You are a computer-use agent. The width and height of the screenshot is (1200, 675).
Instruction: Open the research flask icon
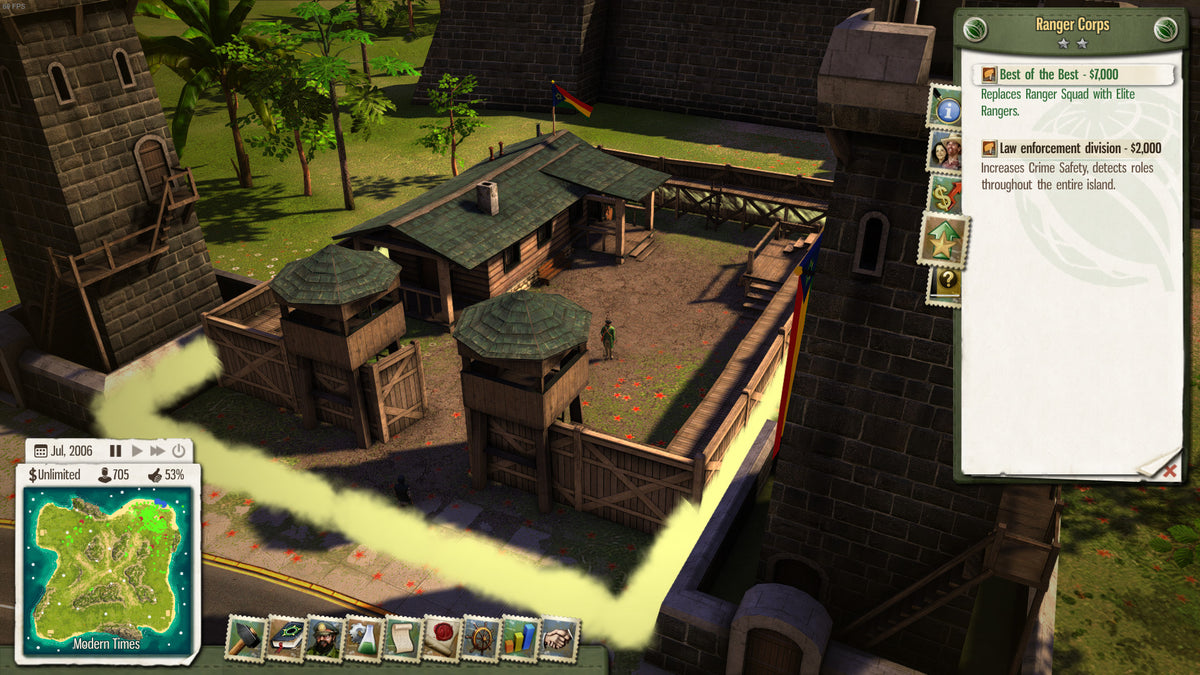pos(363,638)
